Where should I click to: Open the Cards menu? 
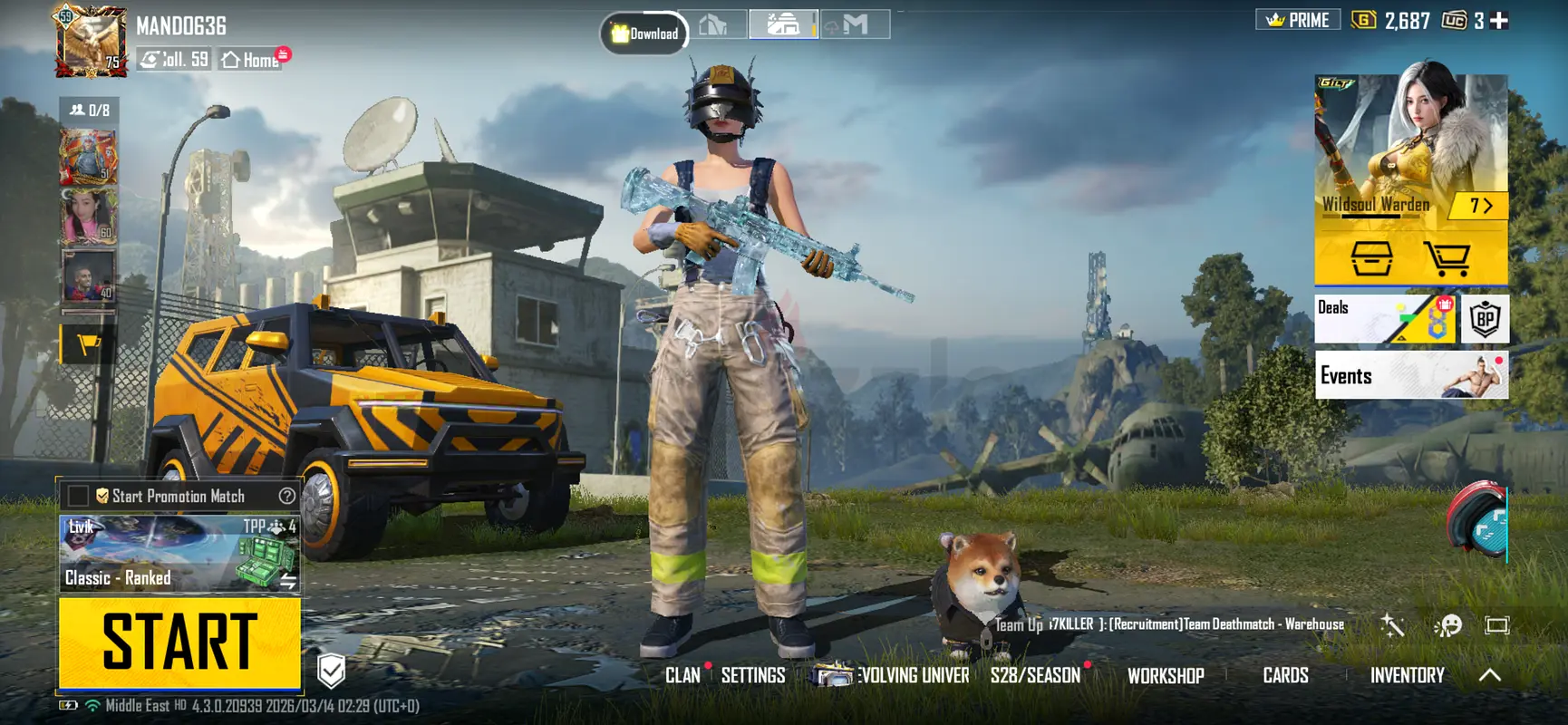coord(1285,675)
